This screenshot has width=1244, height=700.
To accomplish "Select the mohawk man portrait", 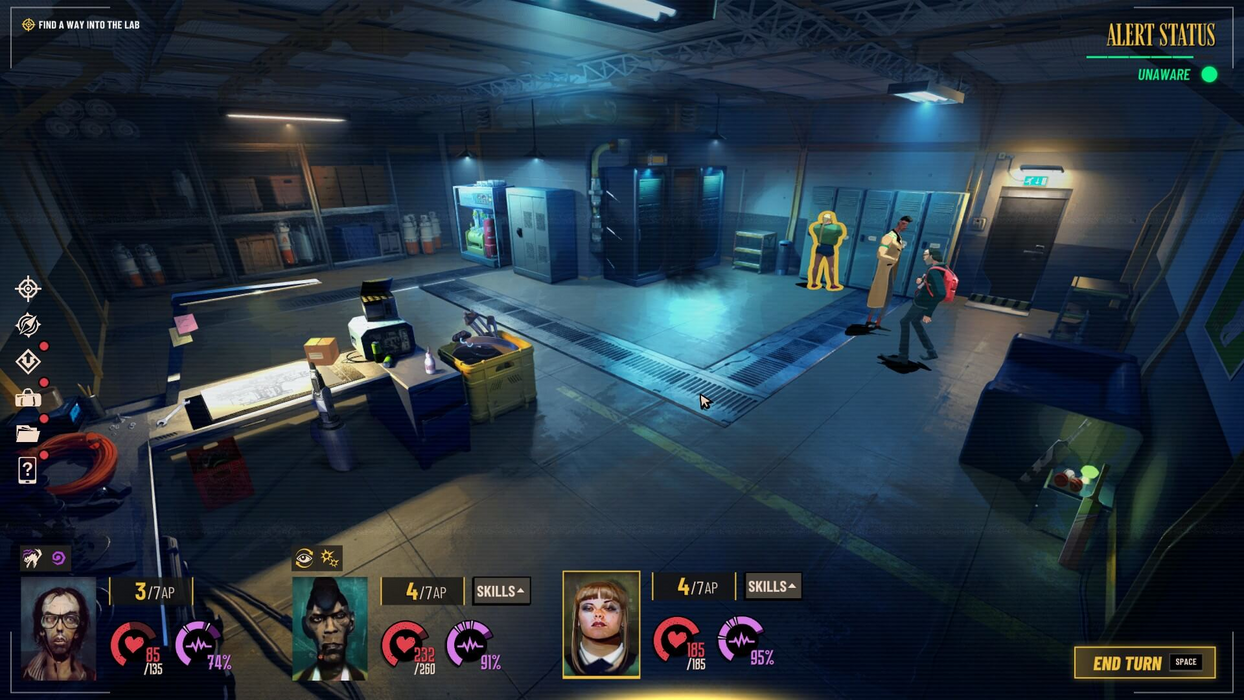I will click(330, 628).
